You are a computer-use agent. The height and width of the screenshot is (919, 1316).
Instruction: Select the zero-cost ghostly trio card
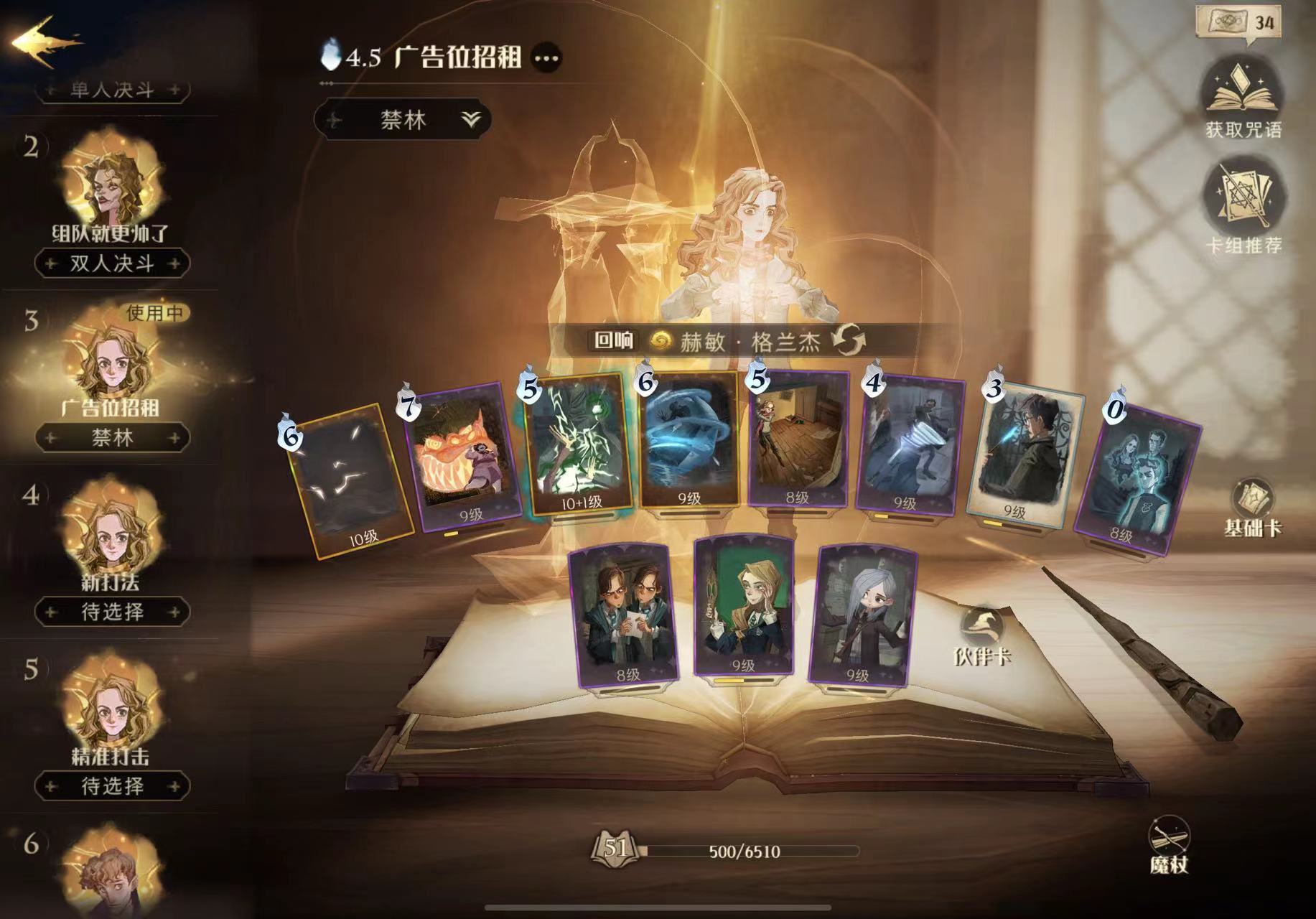tap(1138, 477)
